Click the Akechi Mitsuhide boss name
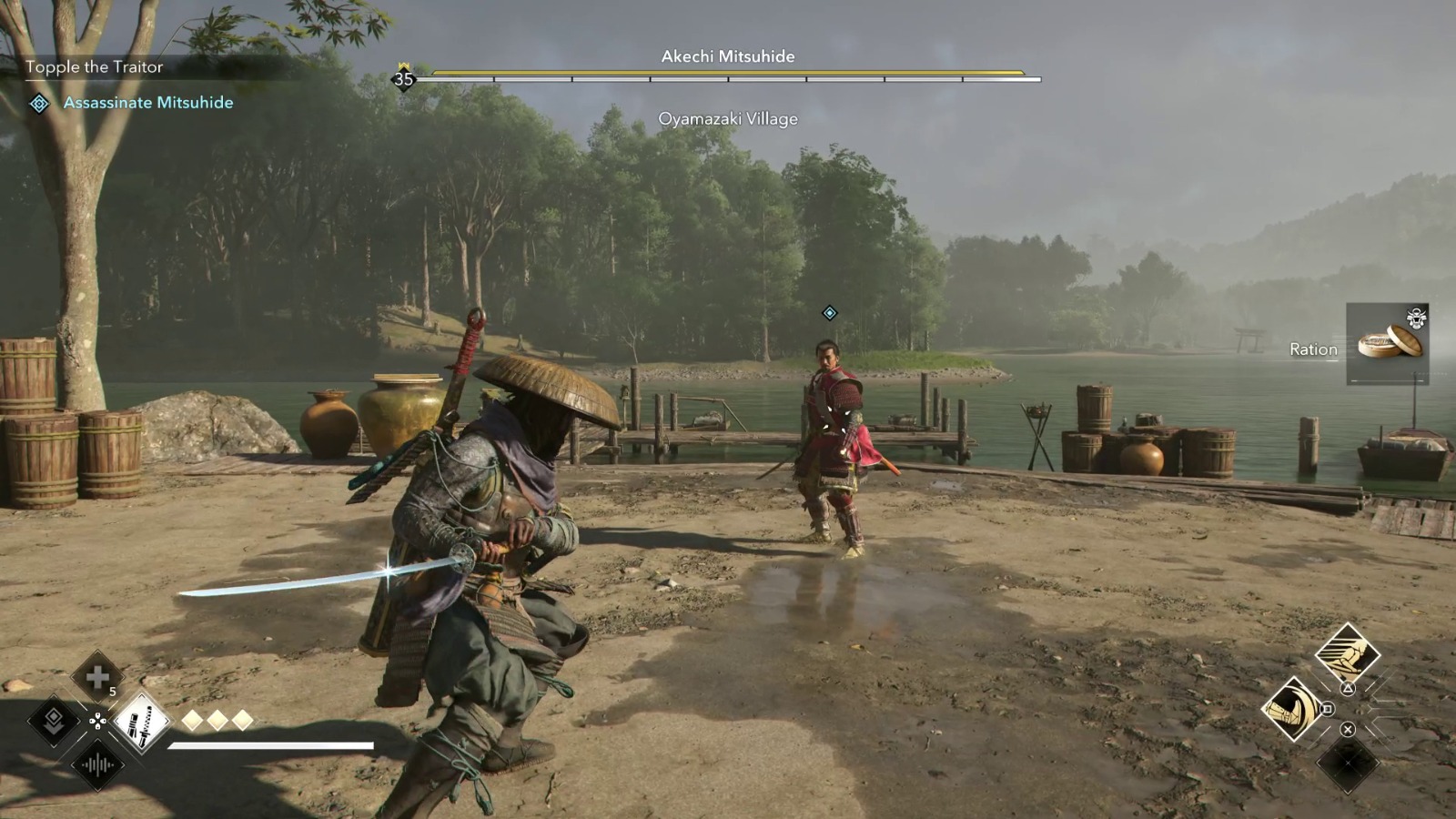The height and width of the screenshot is (819, 1456). (728, 56)
